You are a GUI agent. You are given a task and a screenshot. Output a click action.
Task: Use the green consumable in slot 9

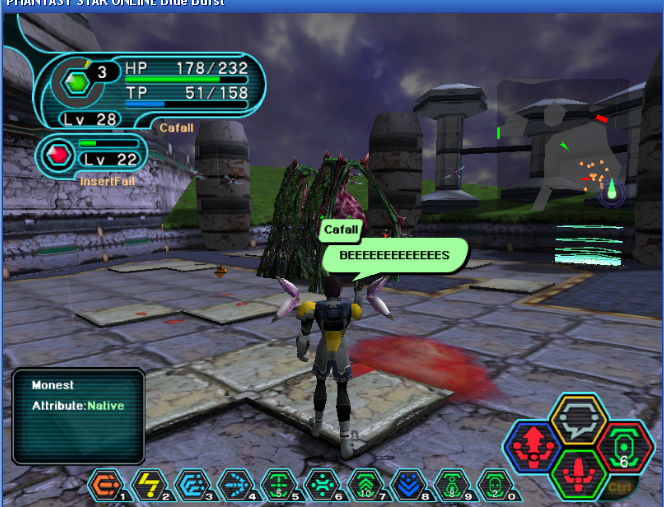click(451, 485)
